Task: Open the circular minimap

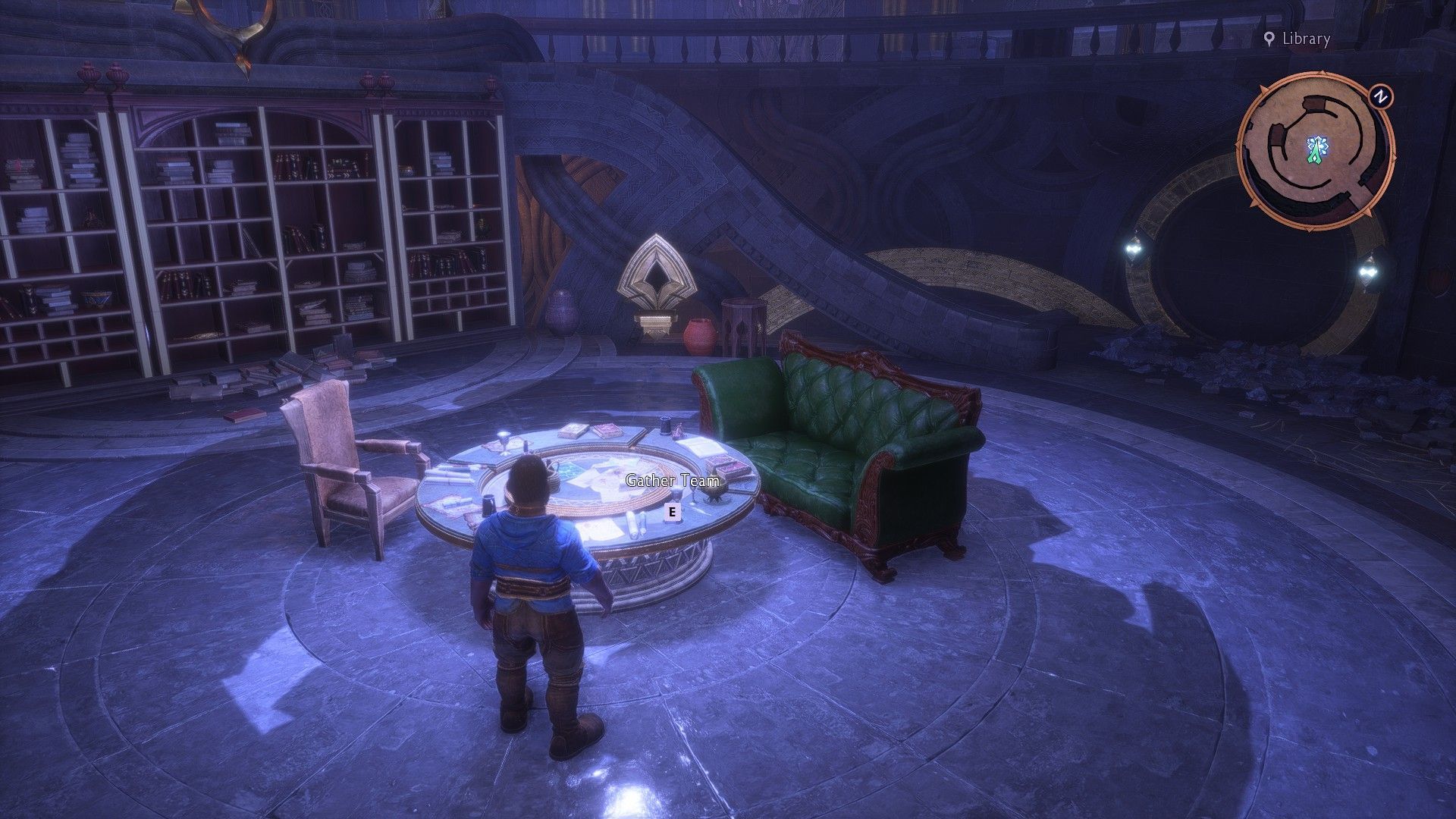Action: (x=1316, y=150)
